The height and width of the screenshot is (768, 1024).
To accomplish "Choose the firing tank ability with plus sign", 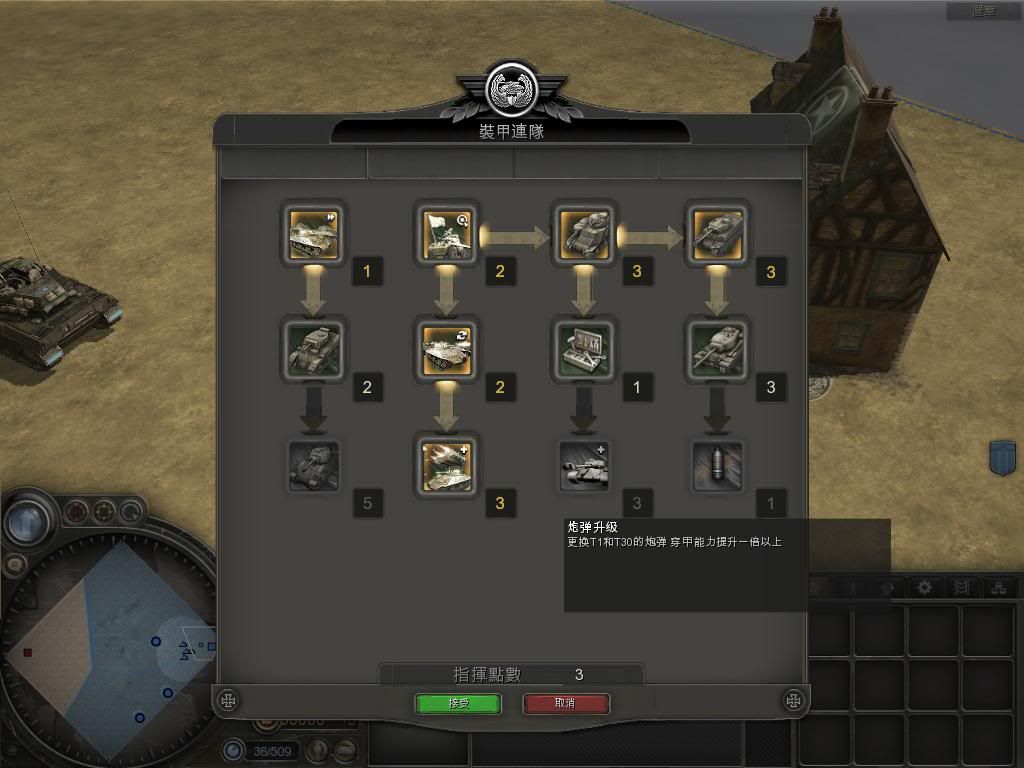I will 447,466.
